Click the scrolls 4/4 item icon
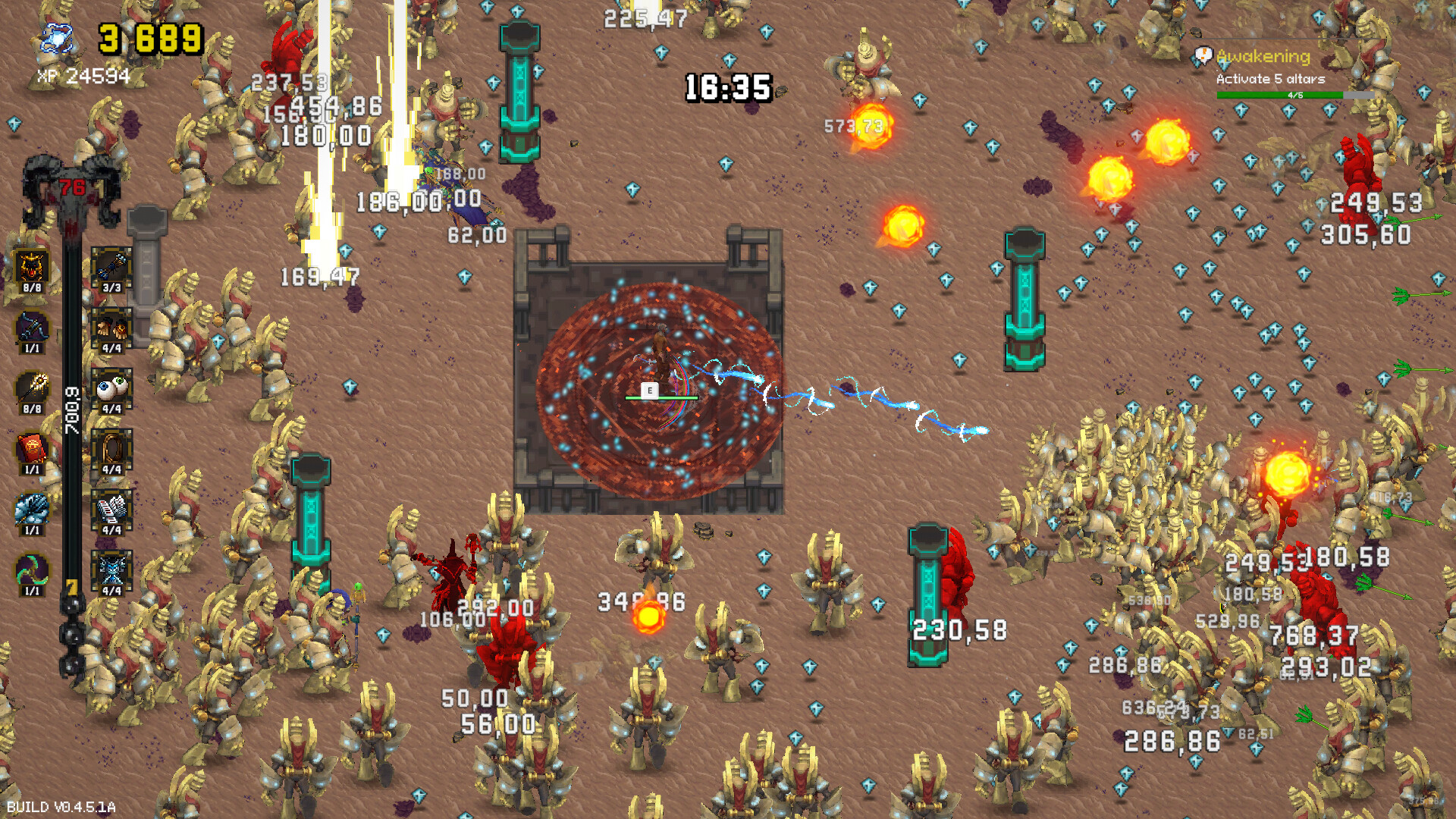This screenshot has width=1456, height=819. (111, 507)
